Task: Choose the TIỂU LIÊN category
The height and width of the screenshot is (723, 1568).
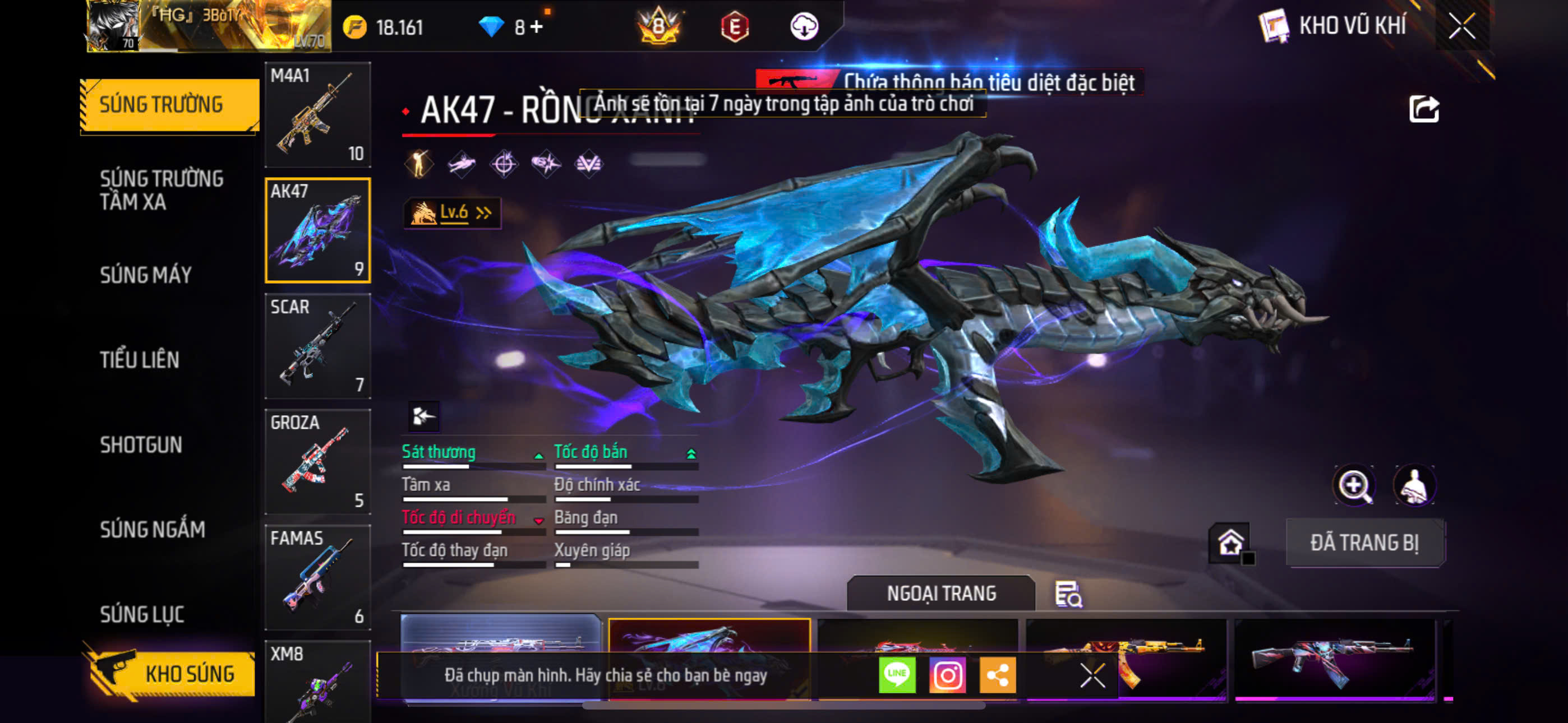Action: 140,360
